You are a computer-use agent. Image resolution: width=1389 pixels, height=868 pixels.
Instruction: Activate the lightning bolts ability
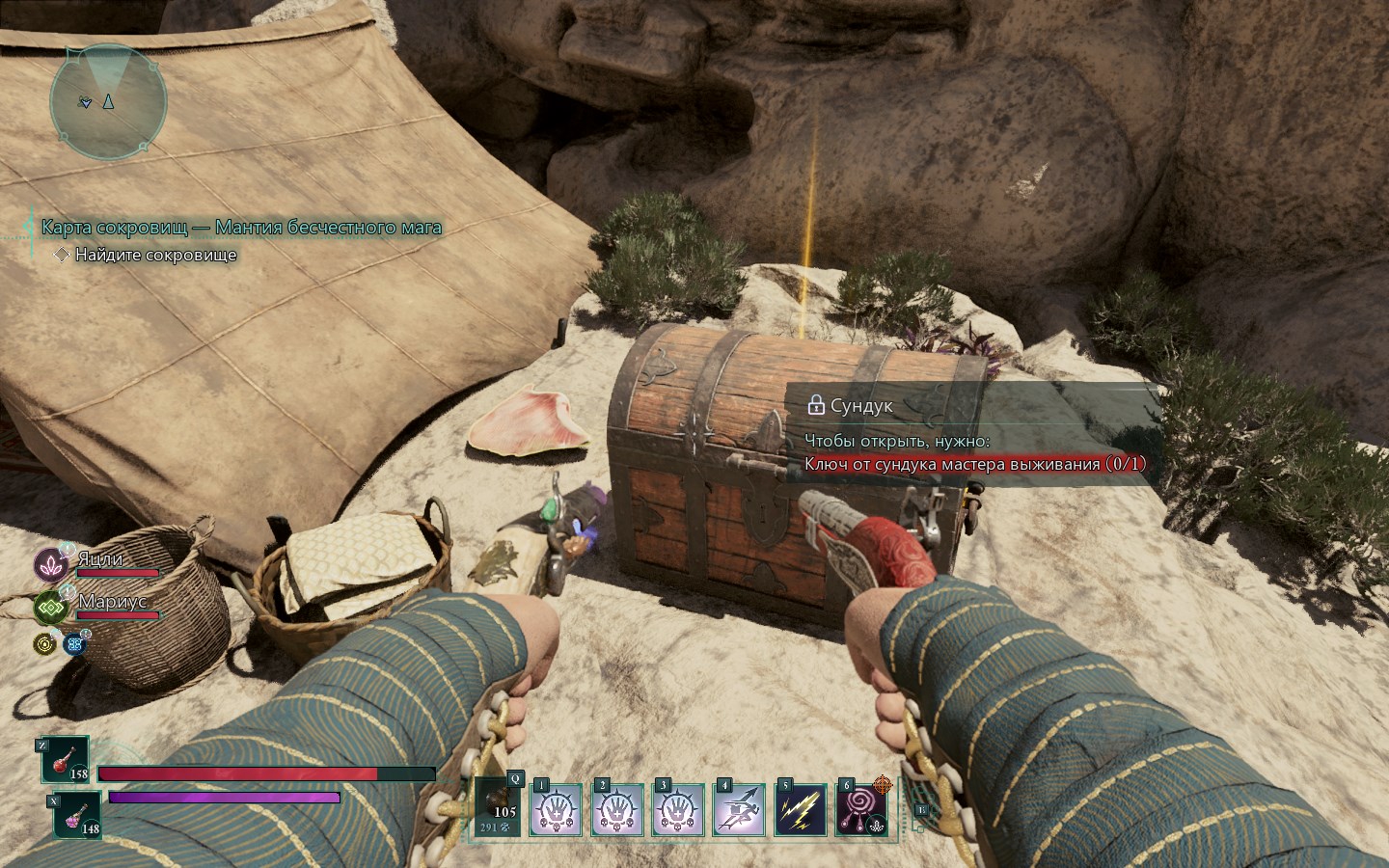(x=802, y=809)
